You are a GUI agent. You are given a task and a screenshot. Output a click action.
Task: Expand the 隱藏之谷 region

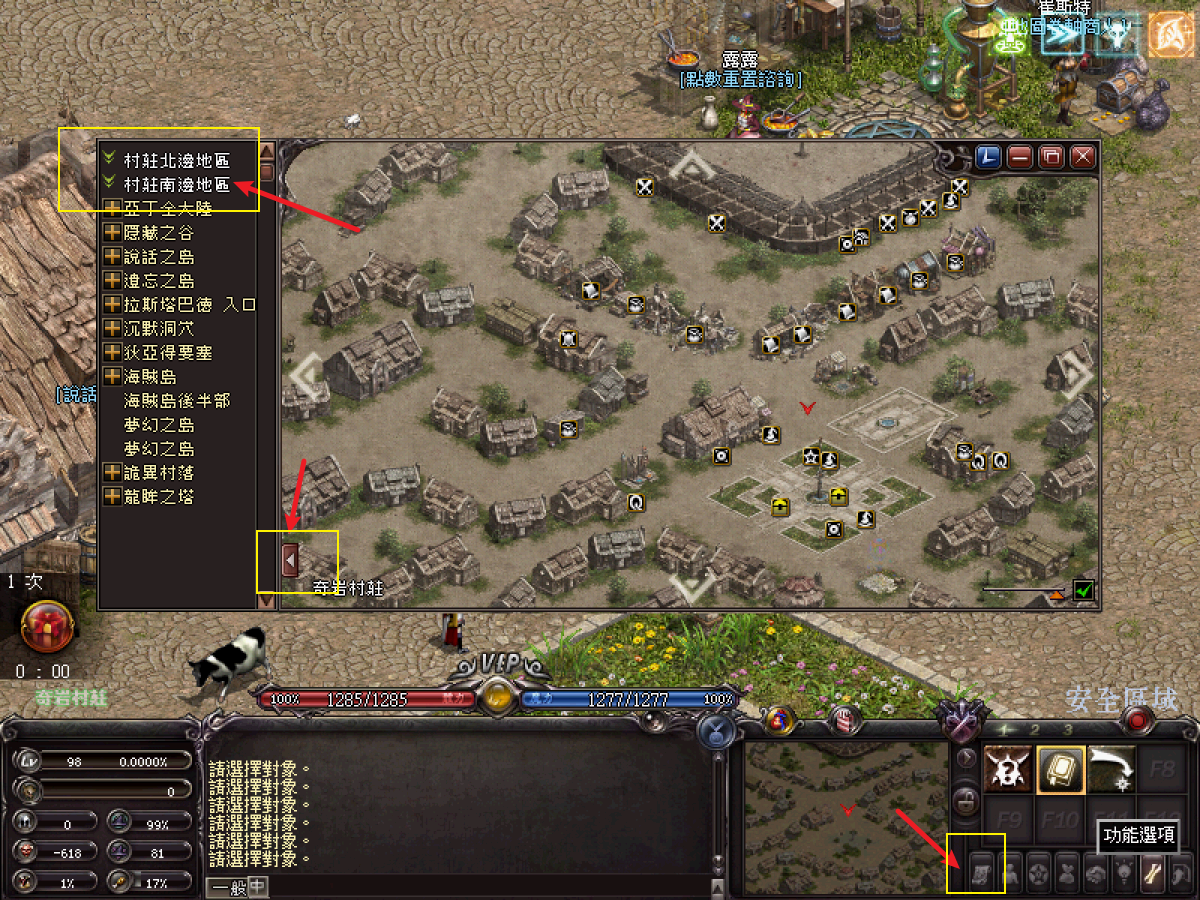(x=113, y=232)
